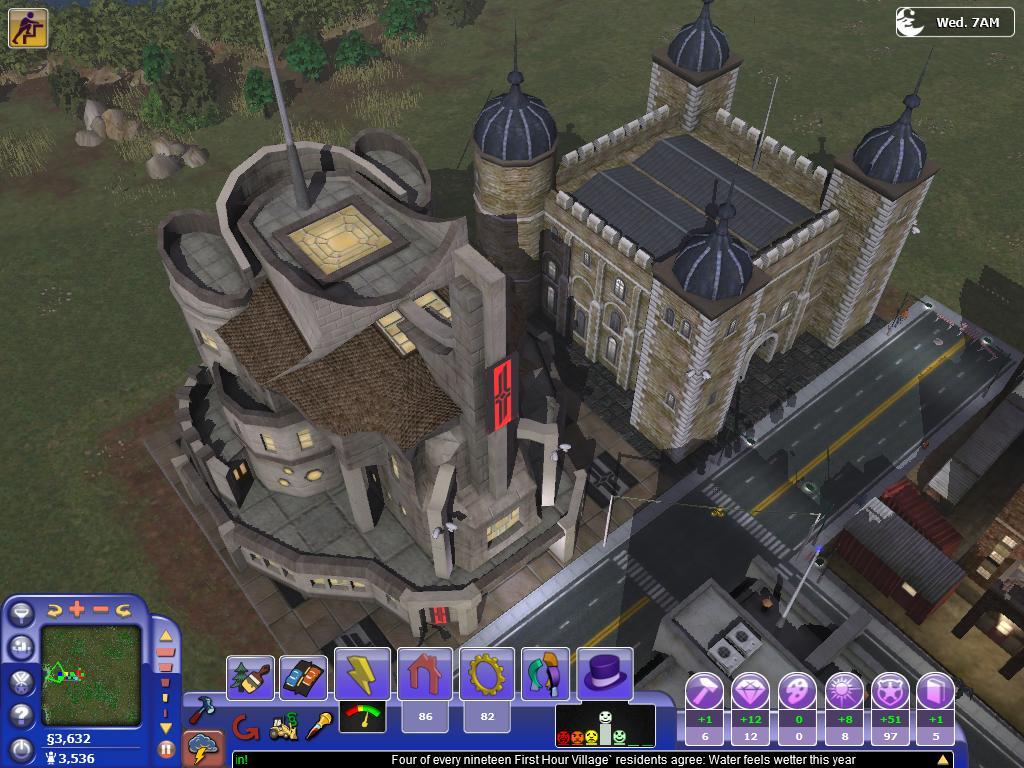
Task: Select the roads and cars build category
Action: tap(303, 677)
